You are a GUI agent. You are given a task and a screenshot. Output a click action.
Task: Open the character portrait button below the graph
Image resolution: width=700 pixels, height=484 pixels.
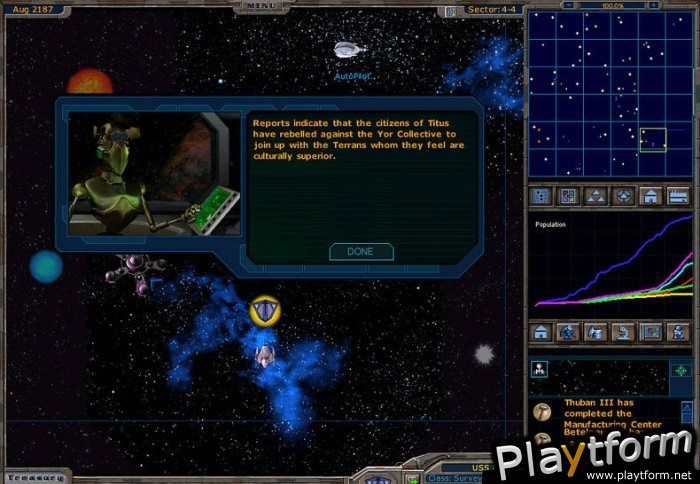click(x=679, y=331)
